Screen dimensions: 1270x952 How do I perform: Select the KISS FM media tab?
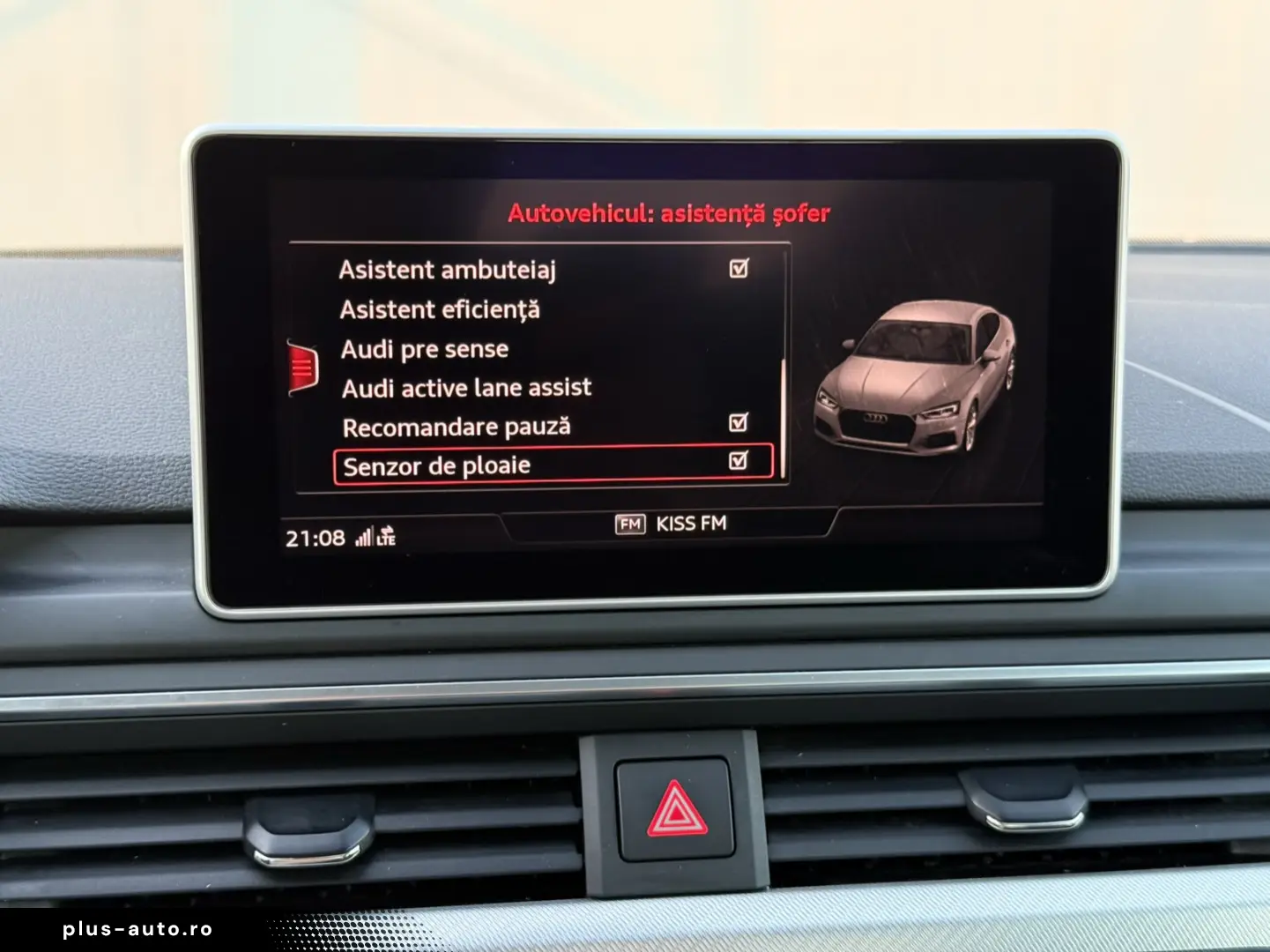(688, 524)
